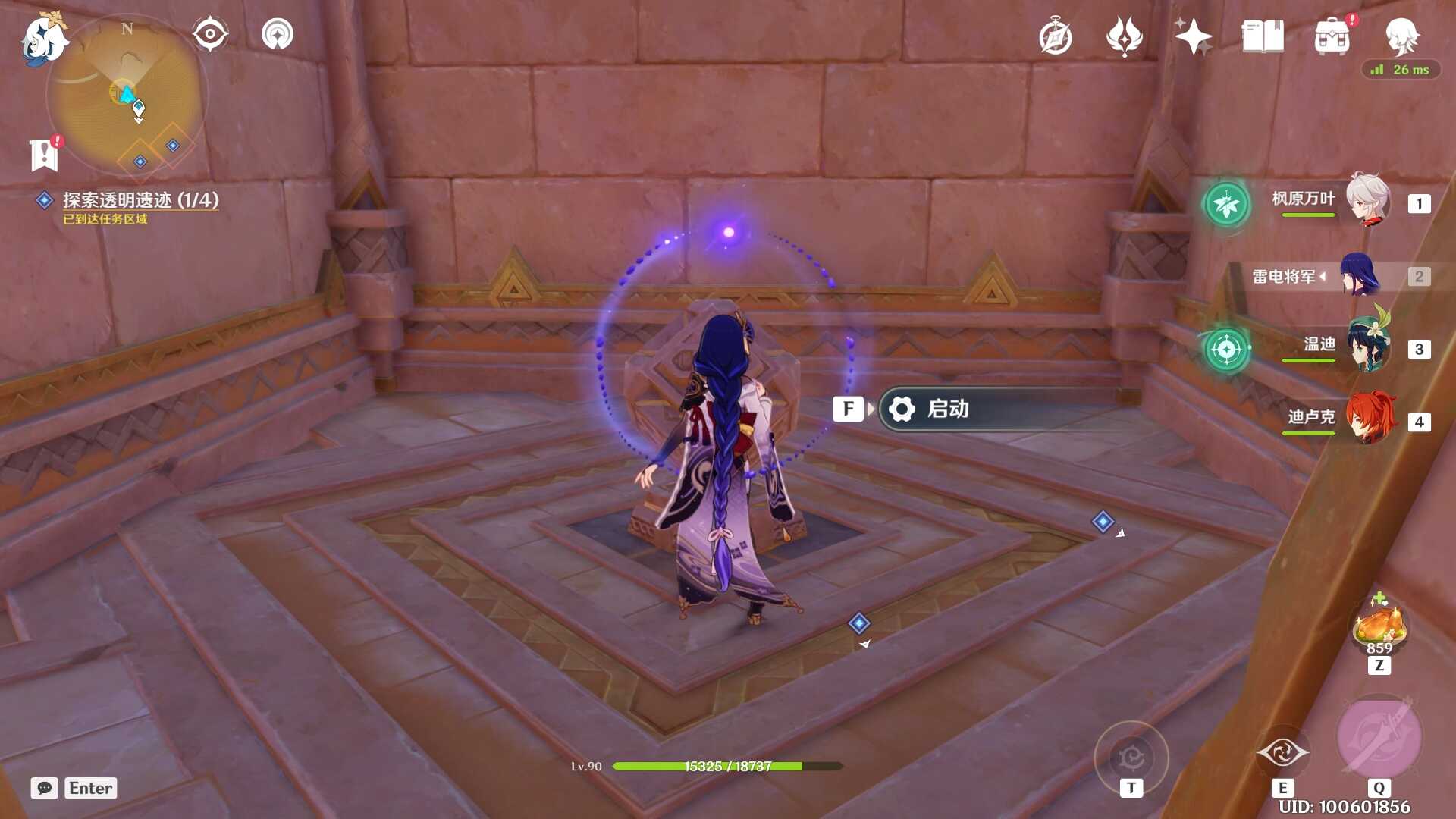Open the character screen icon
Viewport: 1456px width, 819px height.
[1401, 36]
